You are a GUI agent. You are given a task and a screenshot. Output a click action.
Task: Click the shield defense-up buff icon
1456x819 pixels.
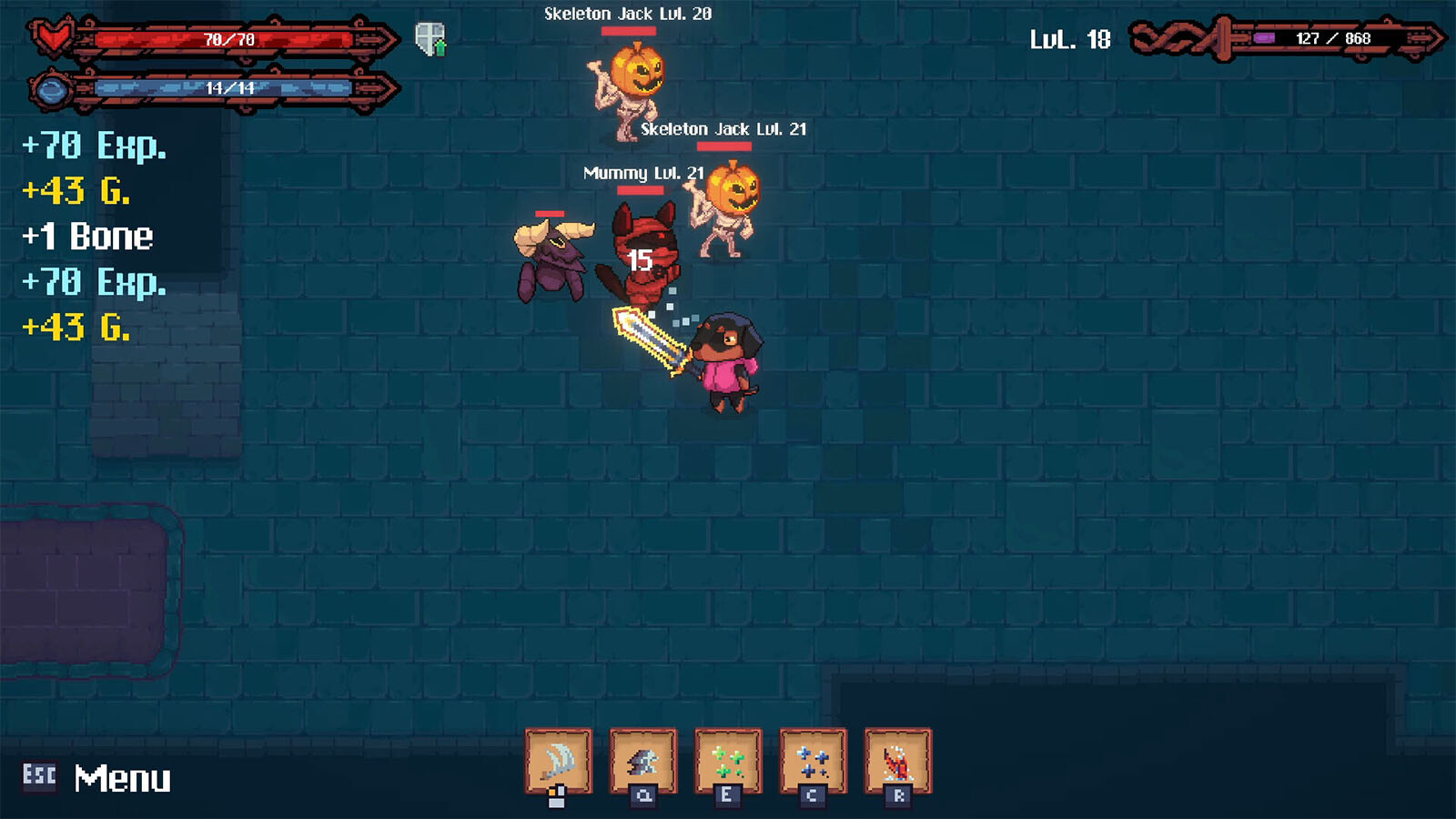click(x=430, y=39)
